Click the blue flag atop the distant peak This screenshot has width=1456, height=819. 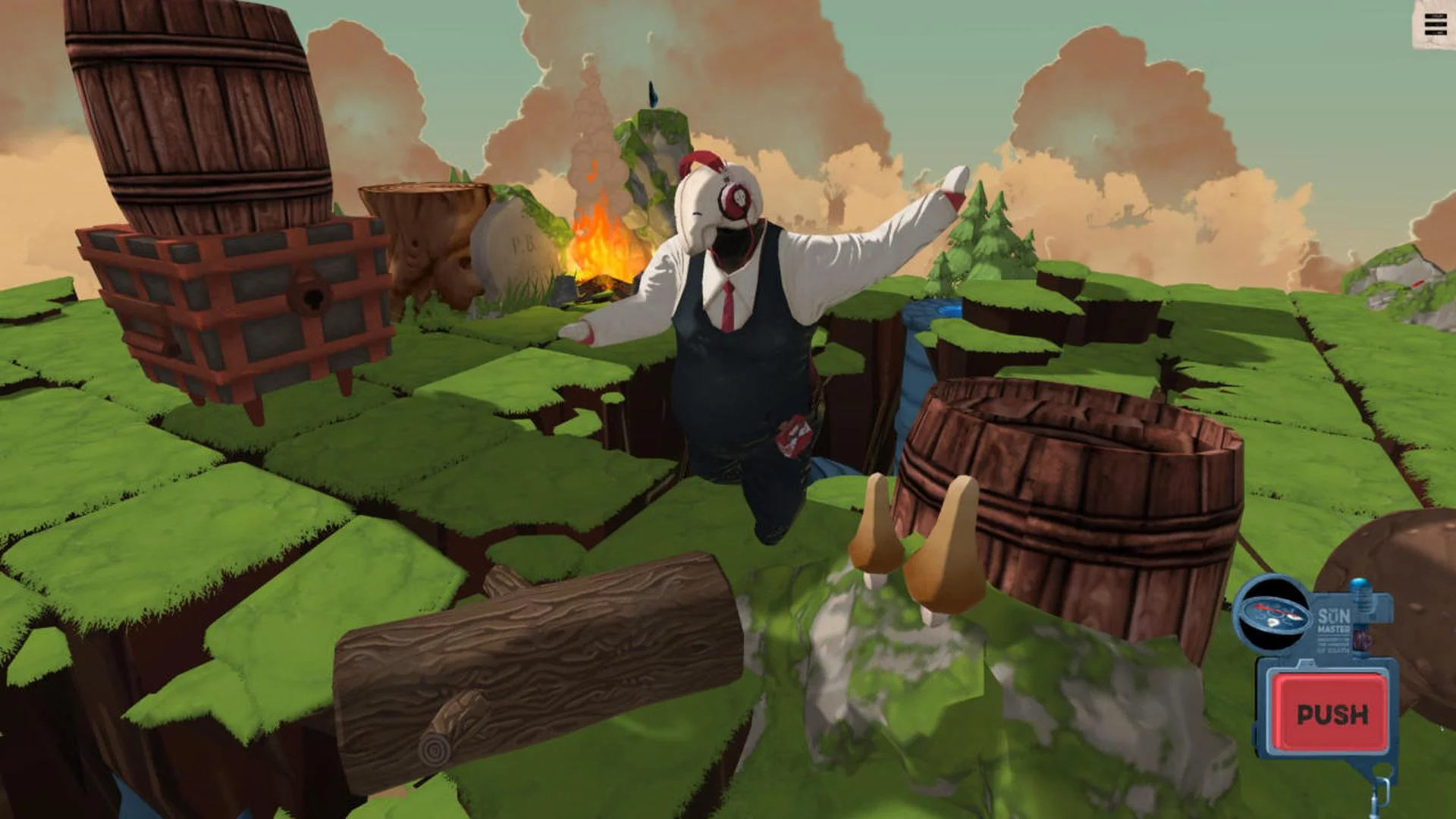pos(651,95)
